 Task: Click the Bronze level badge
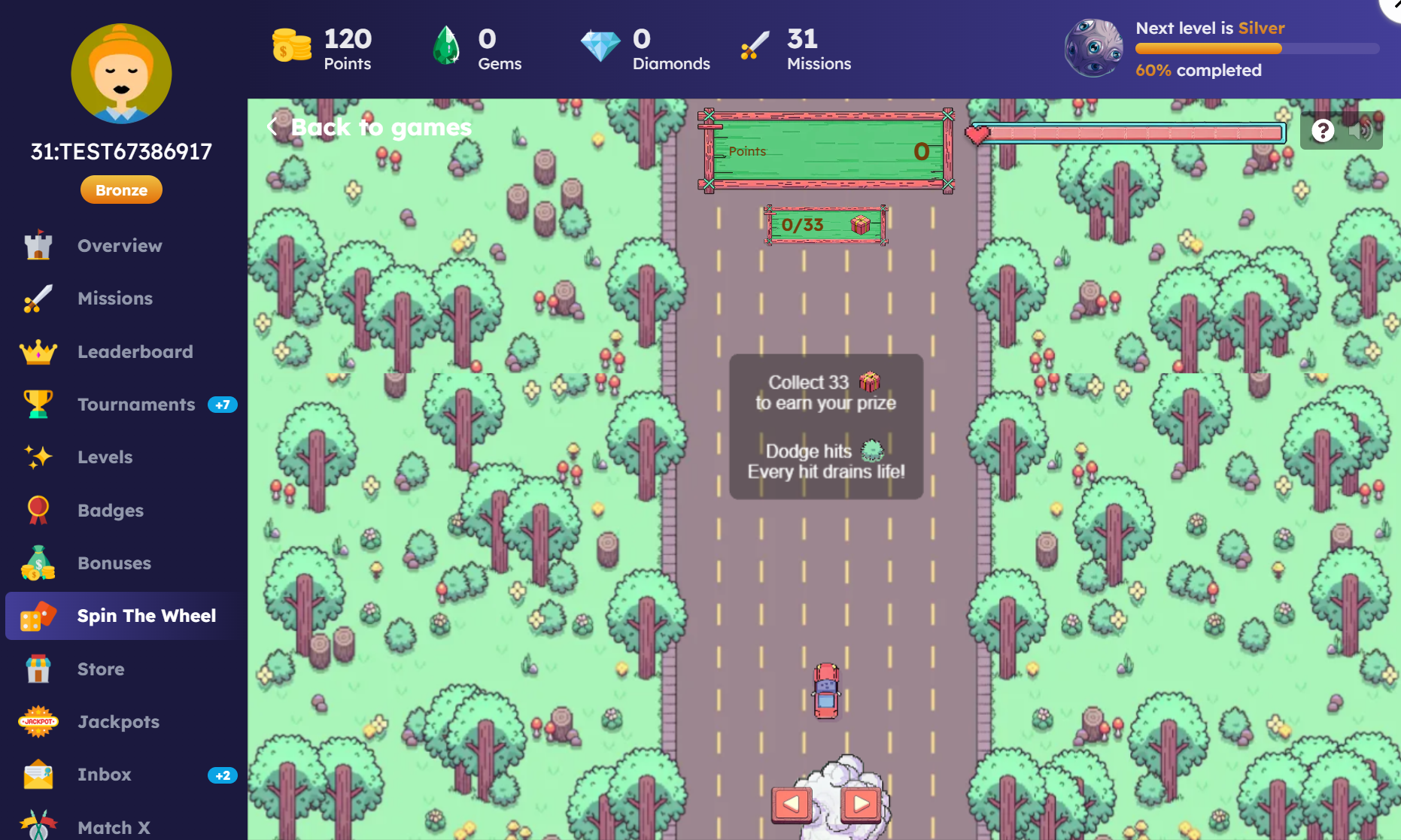[x=121, y=190]
